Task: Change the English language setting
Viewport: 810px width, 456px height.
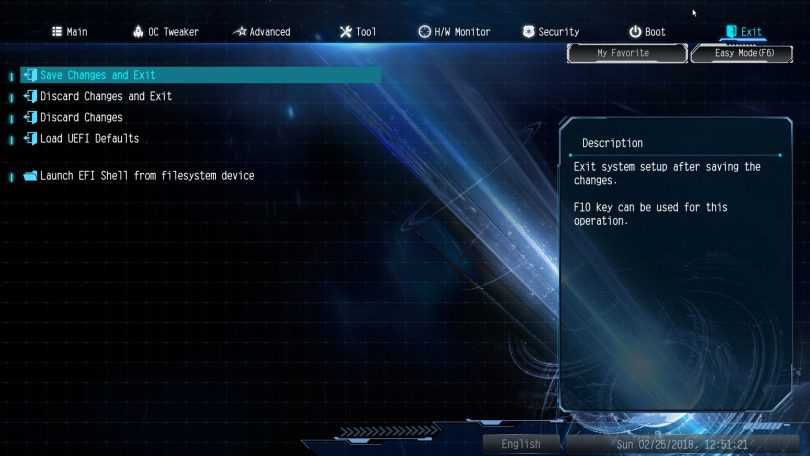Action: (521, 444)
